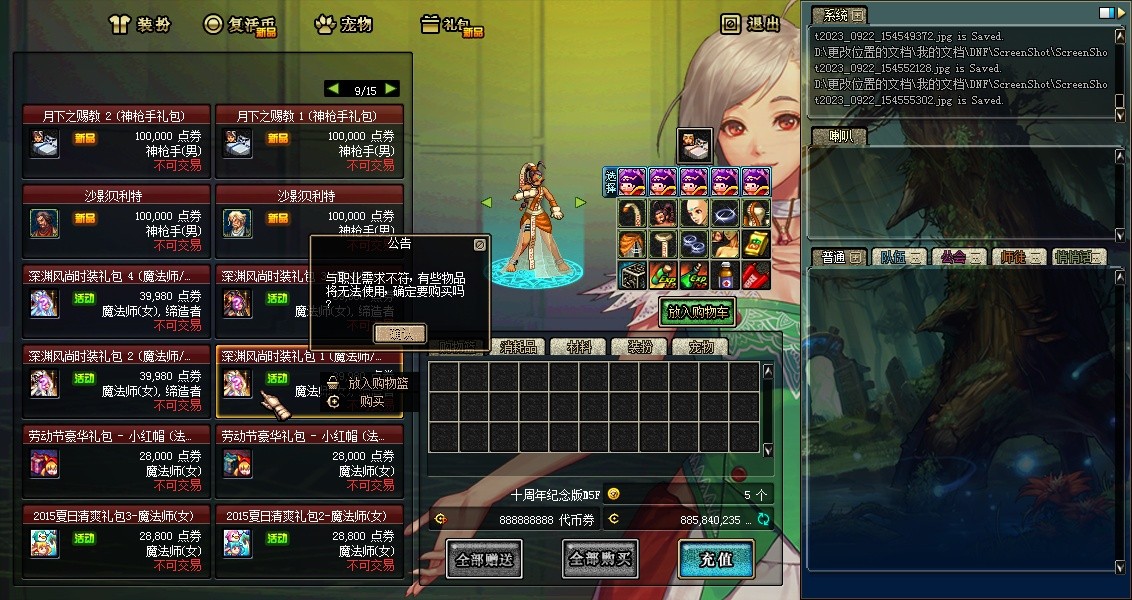The image size is (1132, 600).
Task: Rotate character preview right with green arrow
Action: (580, 202)
